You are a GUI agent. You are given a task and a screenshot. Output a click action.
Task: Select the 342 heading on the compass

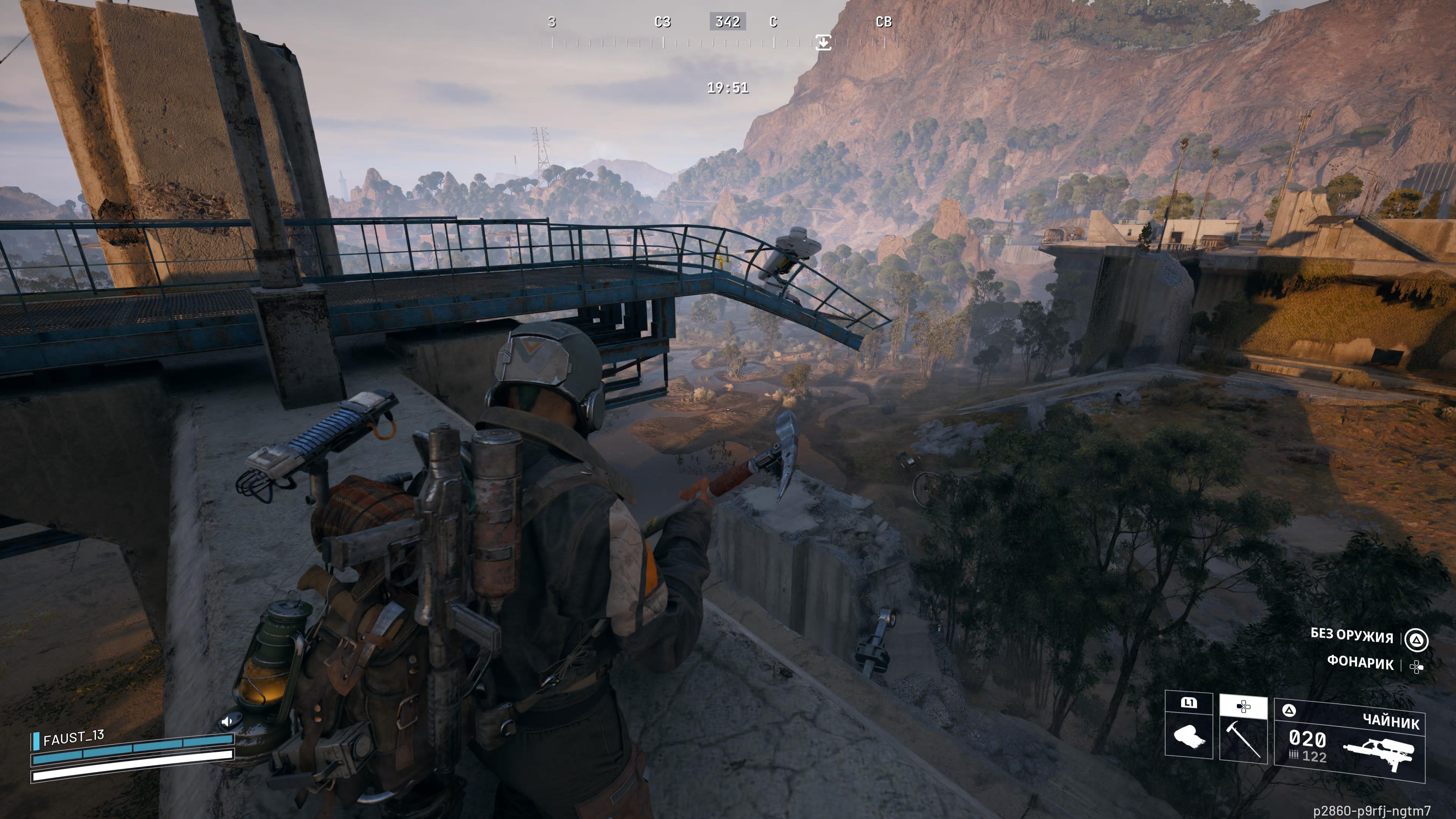click(728, 22)
